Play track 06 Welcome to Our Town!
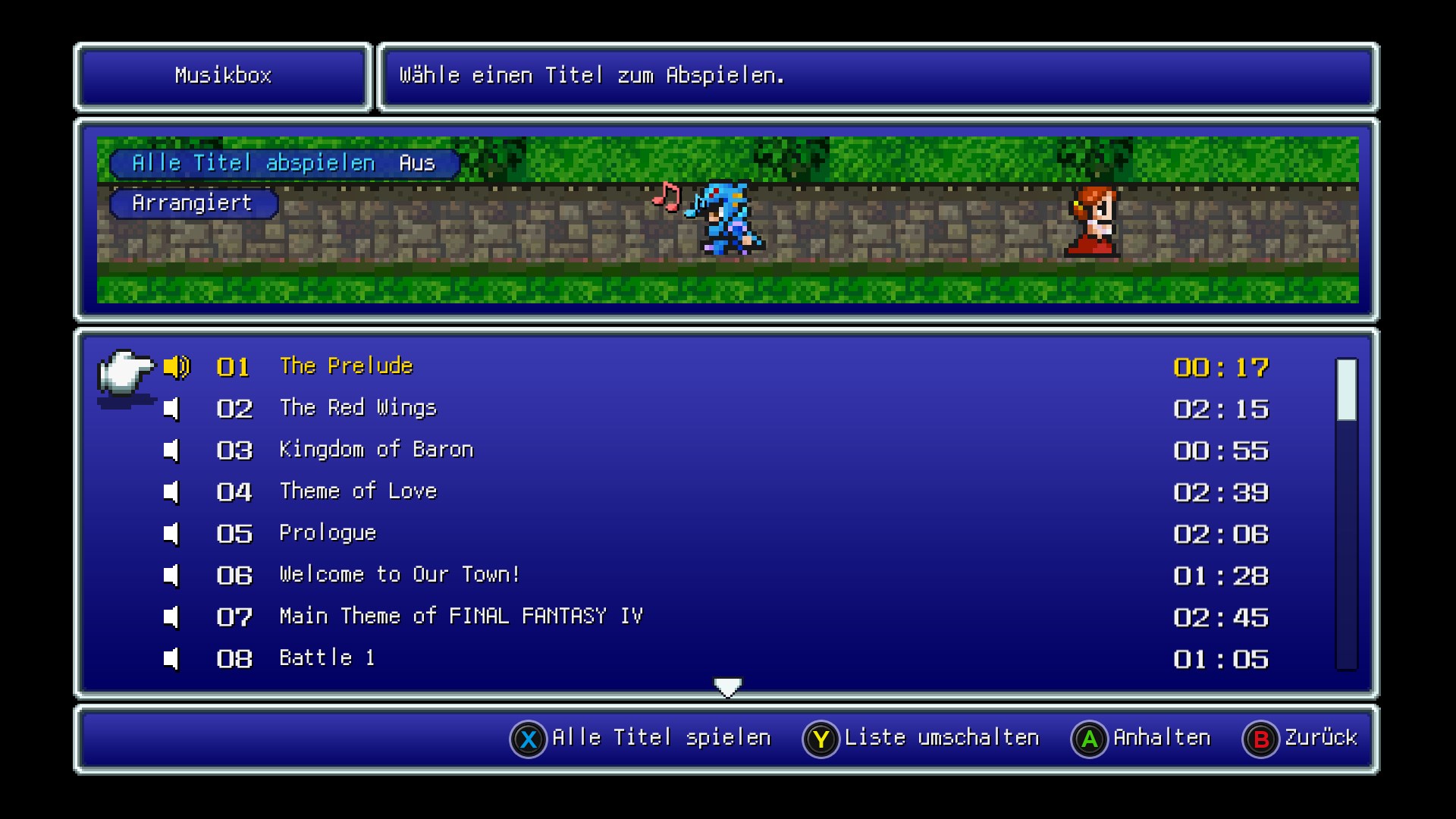The height and width of the screenshot is (819, 1456). (399, 575)
